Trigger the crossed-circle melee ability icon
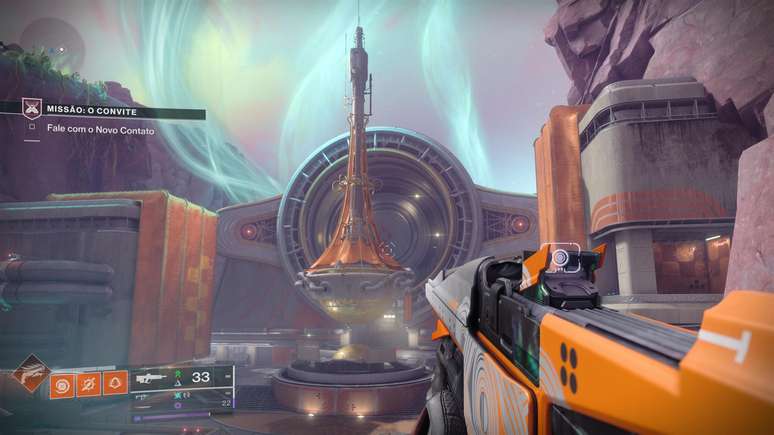 [88, 383]
